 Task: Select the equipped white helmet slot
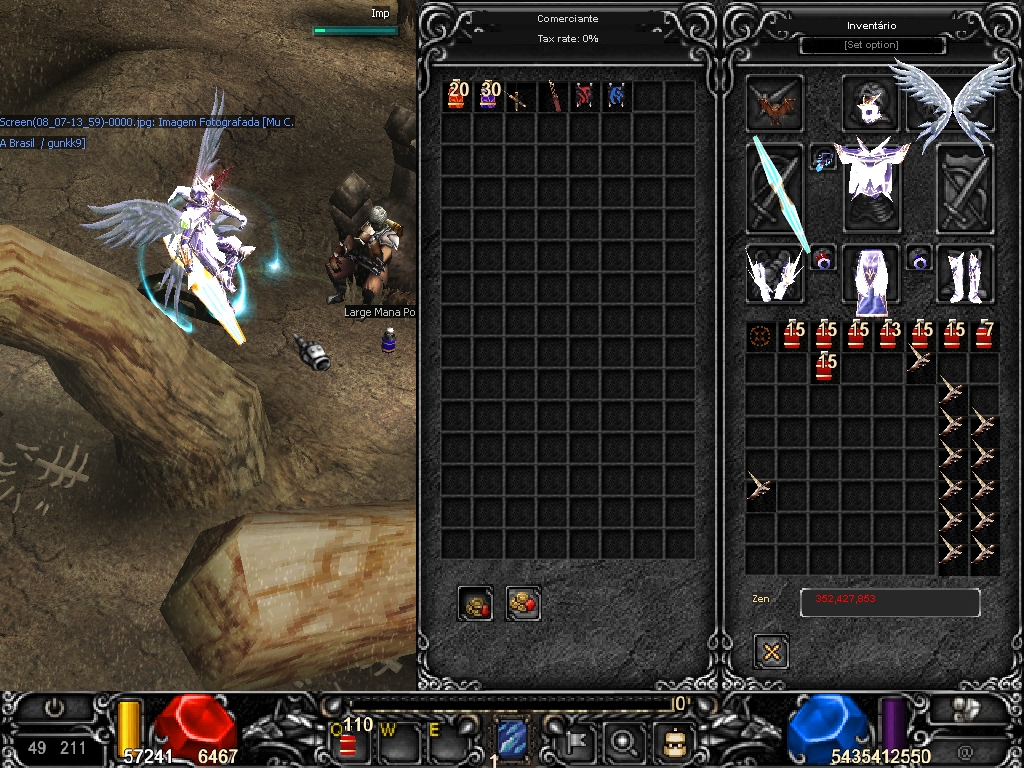pos(870,102)
